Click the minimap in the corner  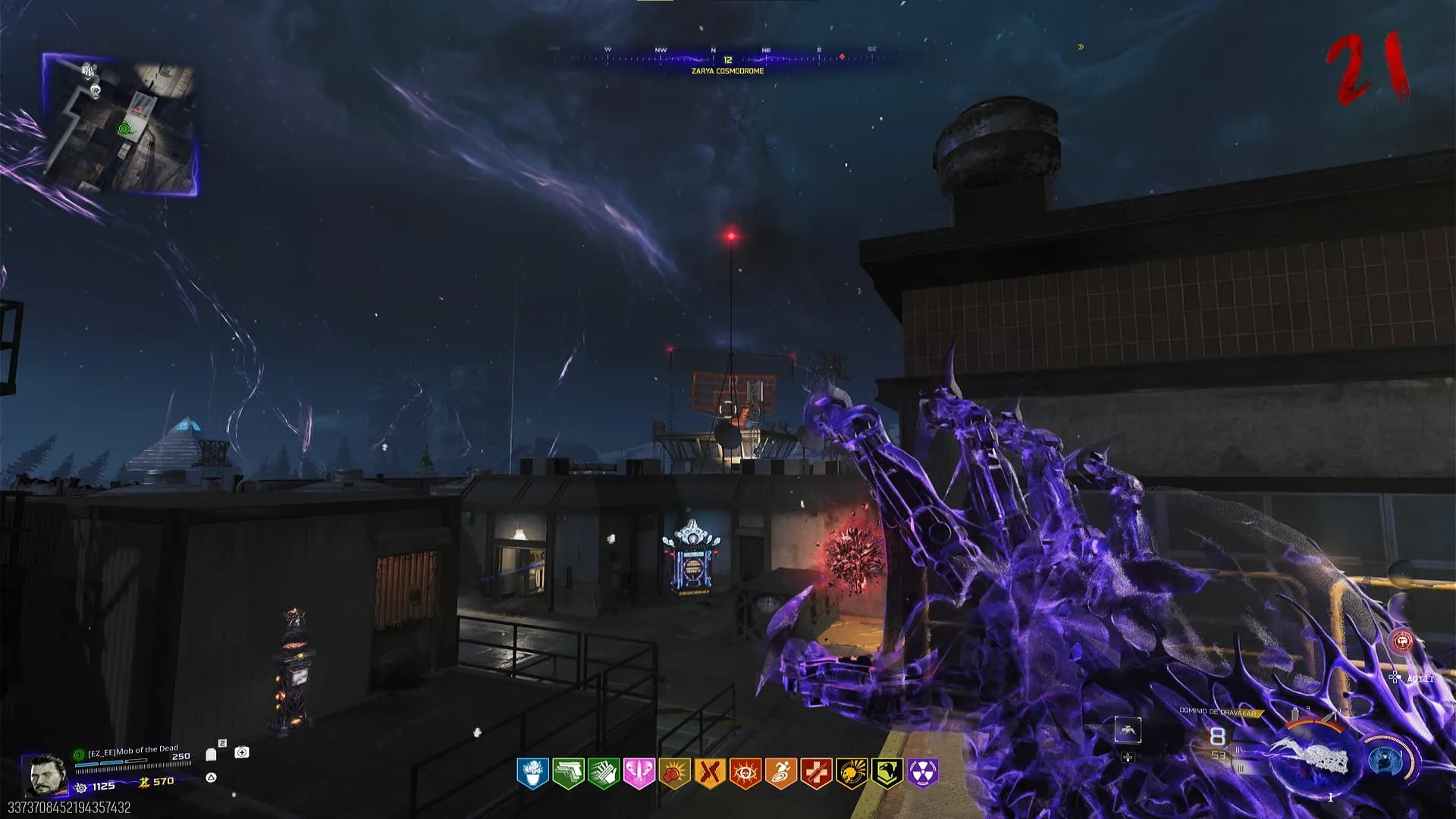(121, 125)
